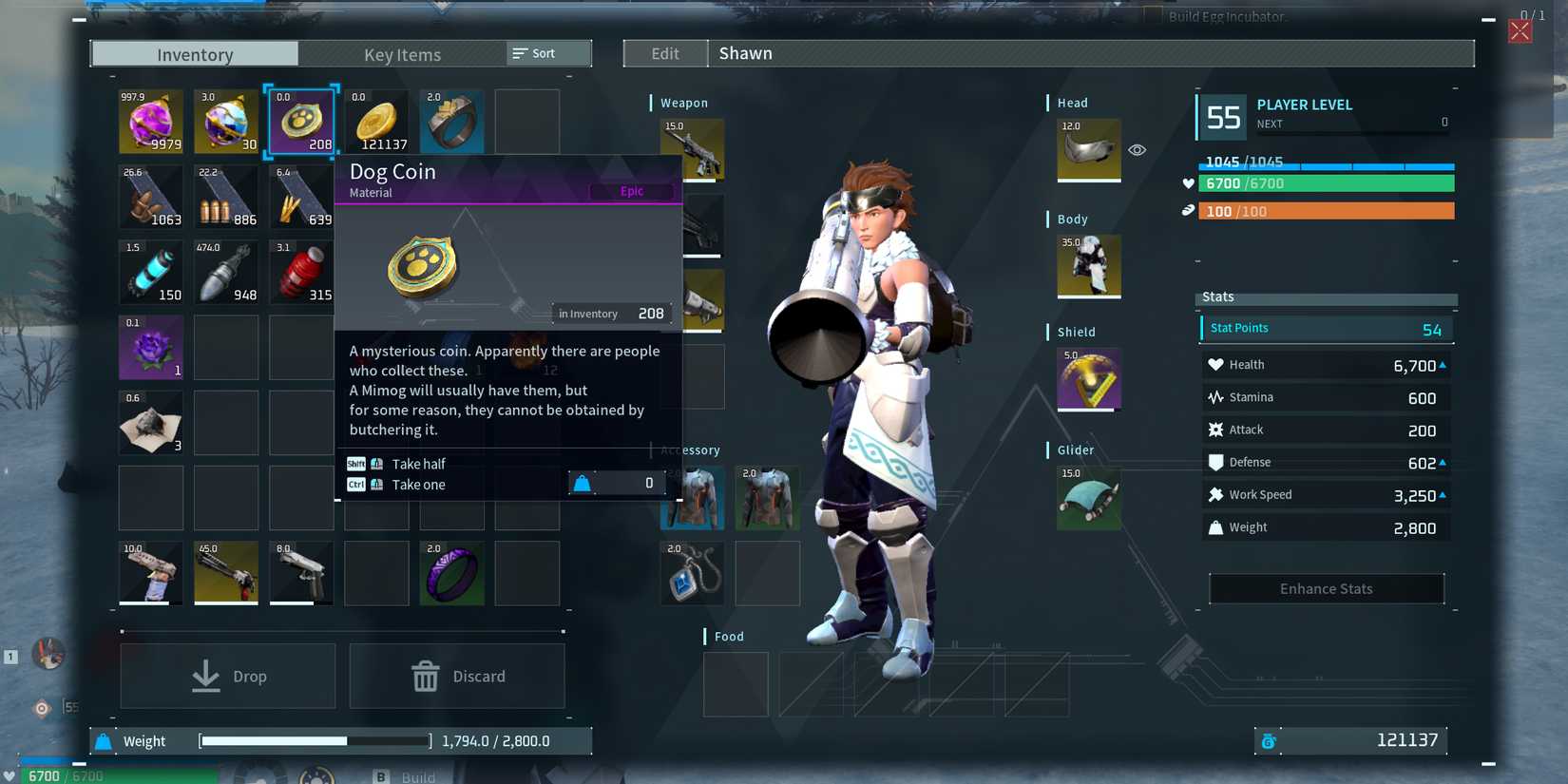Toggle the armor visibility eye beside the Head slot
The width and height of the screenshot is (1568, 784).
pos(1137,150)
